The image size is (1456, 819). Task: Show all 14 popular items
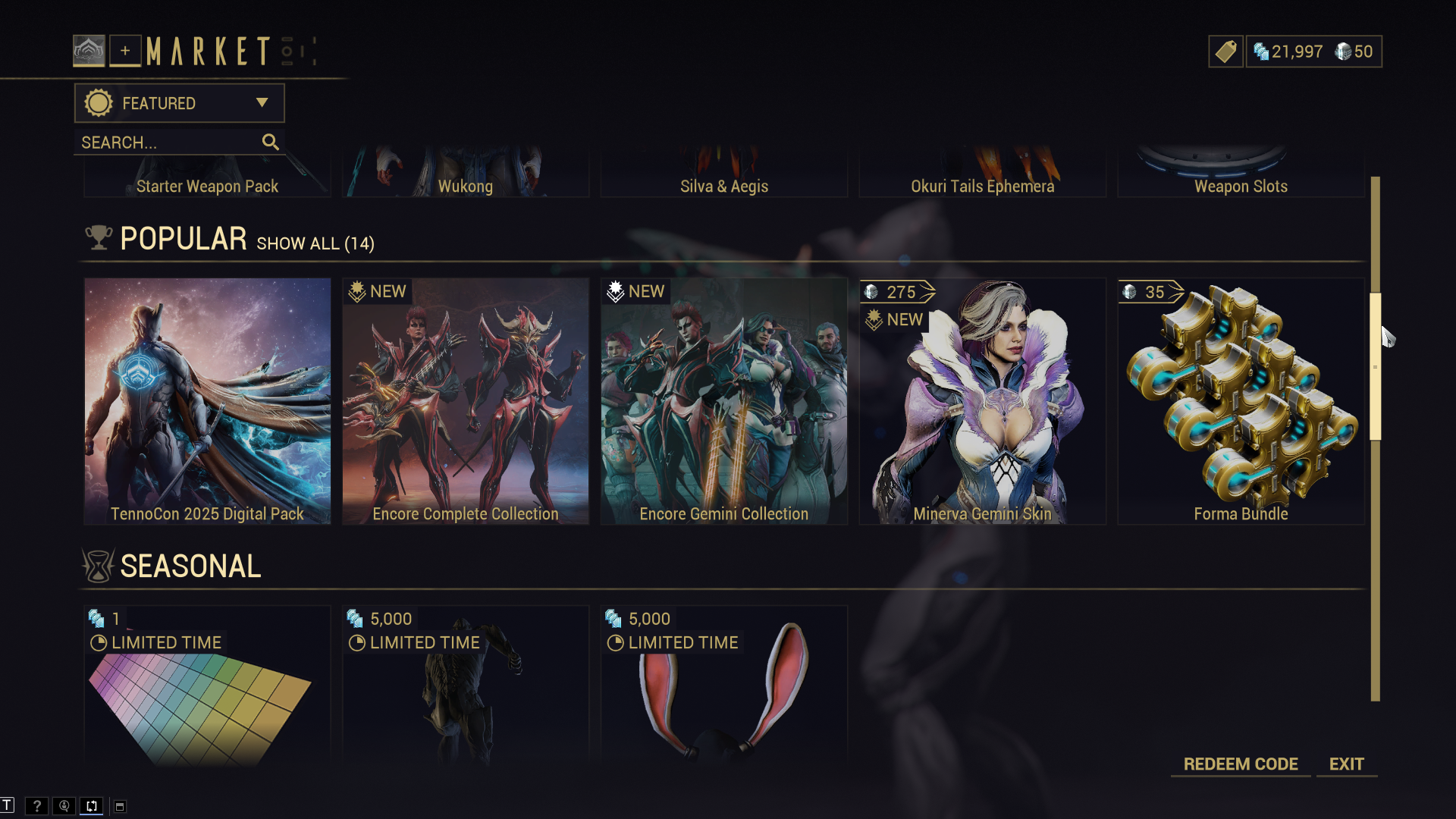315,243
